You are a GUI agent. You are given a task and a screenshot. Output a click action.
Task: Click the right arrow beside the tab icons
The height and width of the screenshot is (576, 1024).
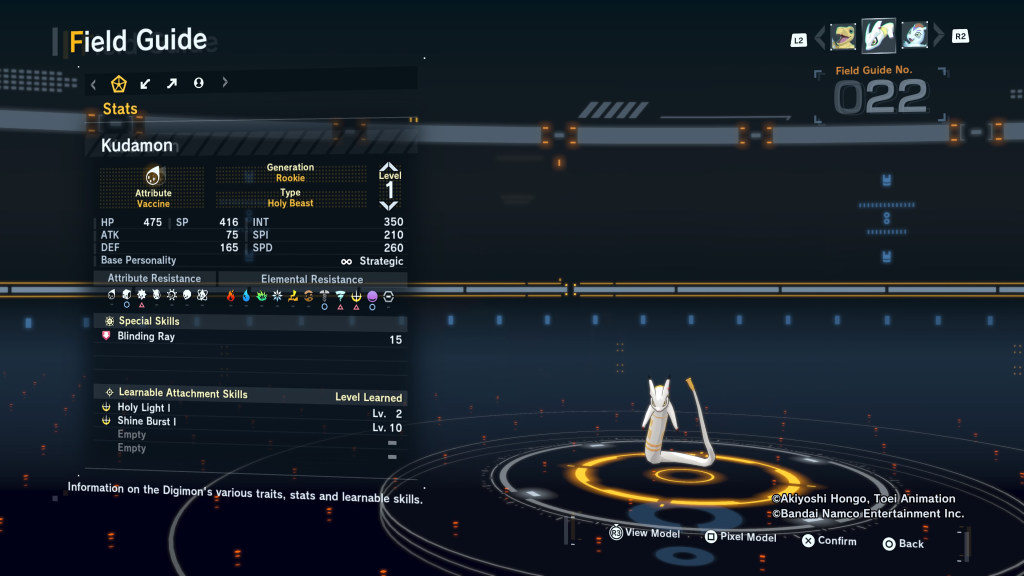(225, 83)
